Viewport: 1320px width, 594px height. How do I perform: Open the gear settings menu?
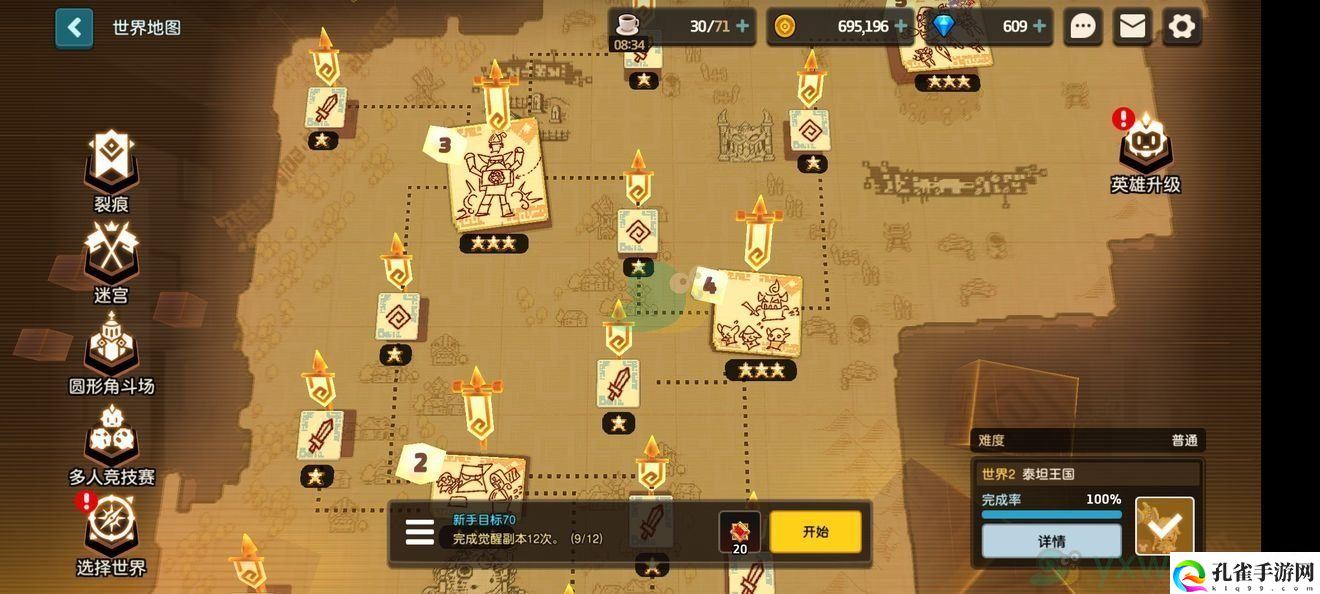point(1182,27)
